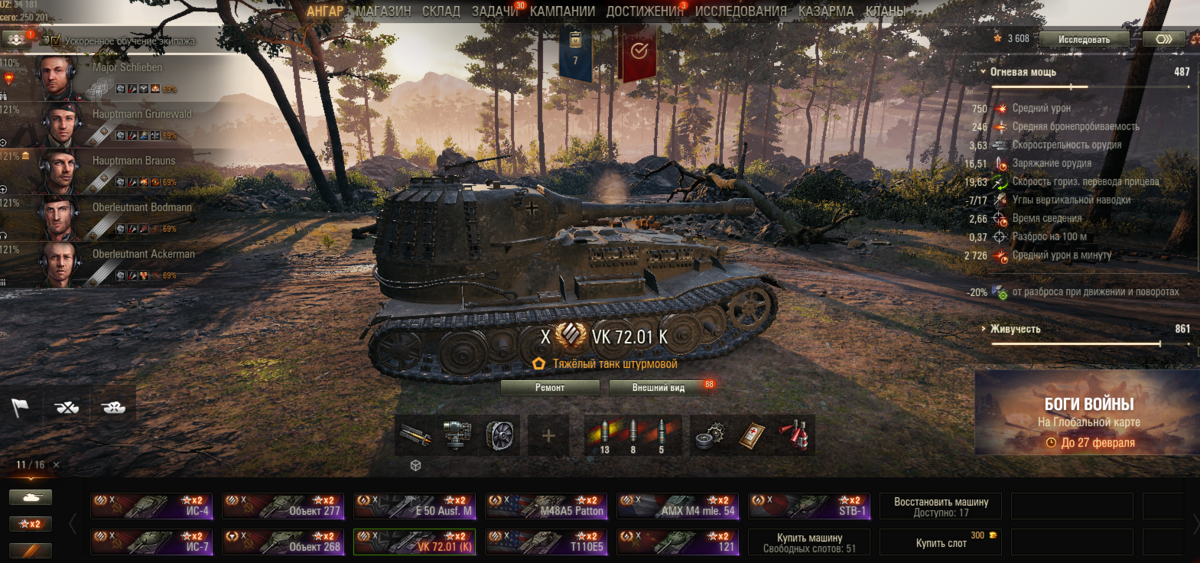The height and width of the screenshot is (563, 1200).
Task: Collapse the Огневая мощь firepower section
Action: tap(1020, 72)
